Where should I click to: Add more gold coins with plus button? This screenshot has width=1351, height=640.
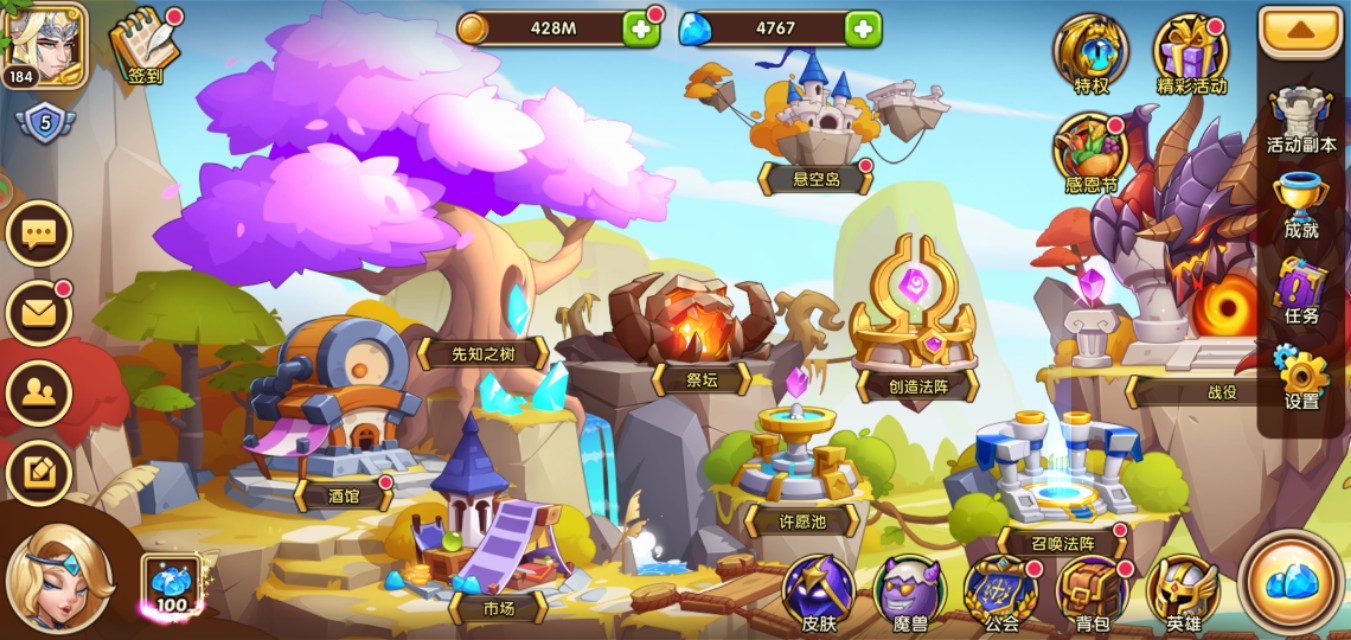pos(641,29)
